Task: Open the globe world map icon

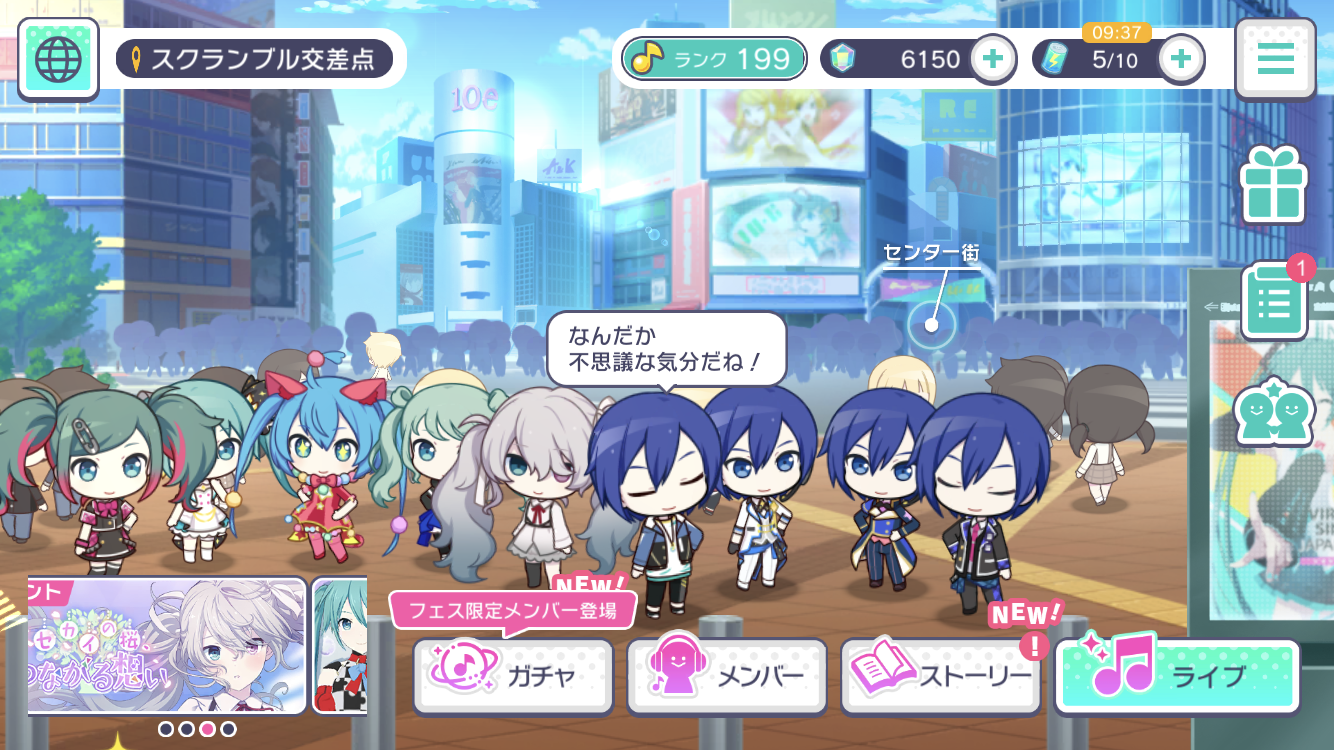Action: point(58,59)
